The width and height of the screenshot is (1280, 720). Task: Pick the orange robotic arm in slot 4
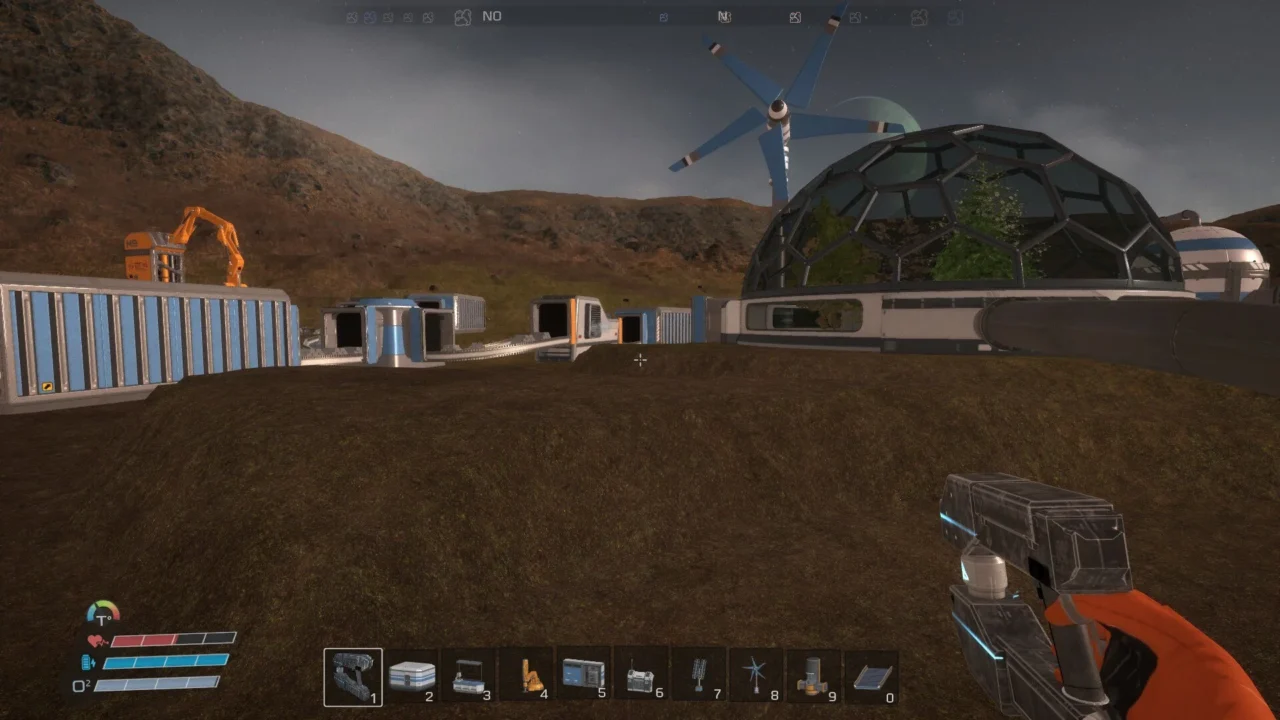click(x=526, y=677)
